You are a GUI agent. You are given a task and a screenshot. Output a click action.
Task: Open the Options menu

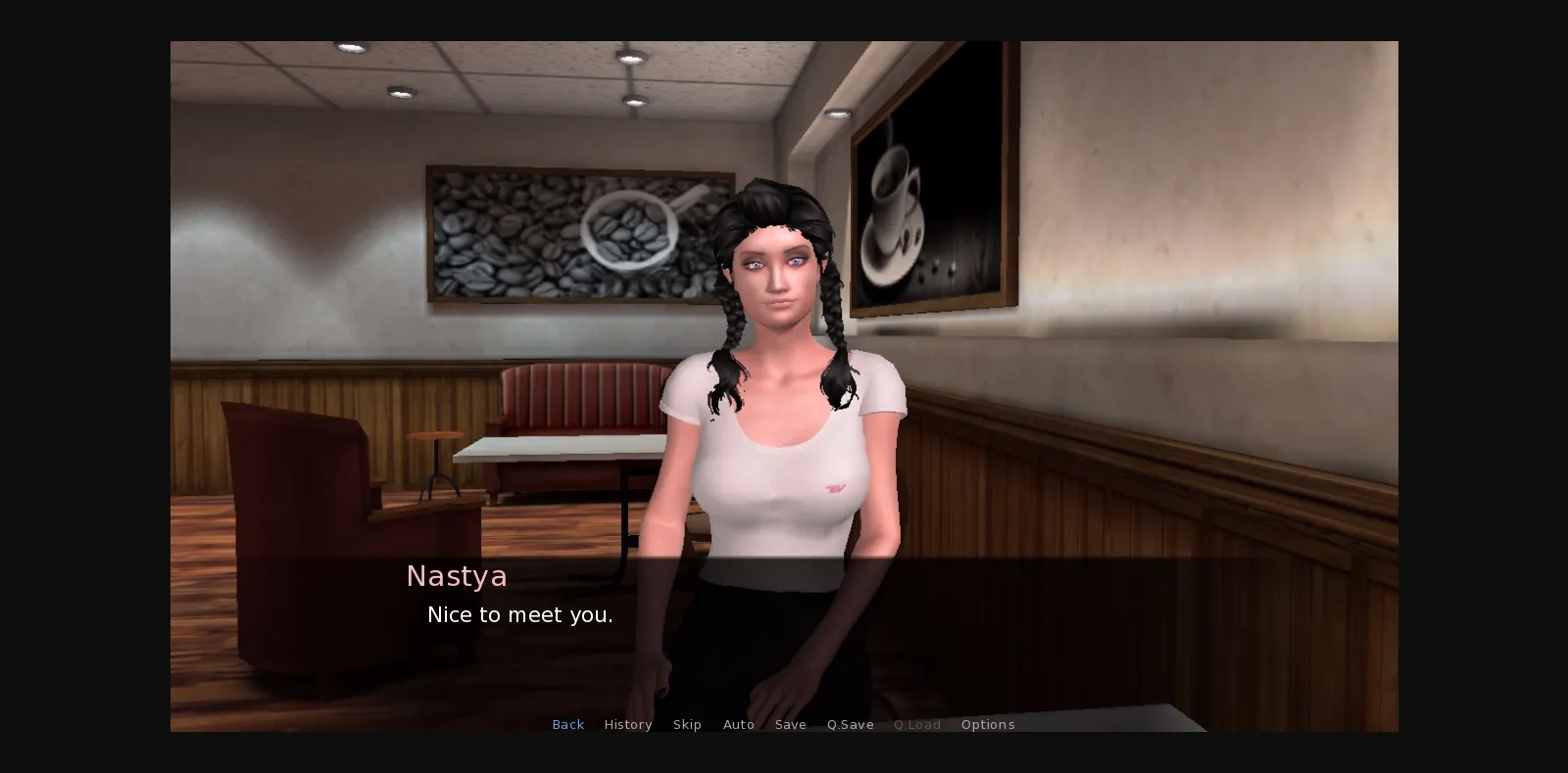[x=988, y=724]
